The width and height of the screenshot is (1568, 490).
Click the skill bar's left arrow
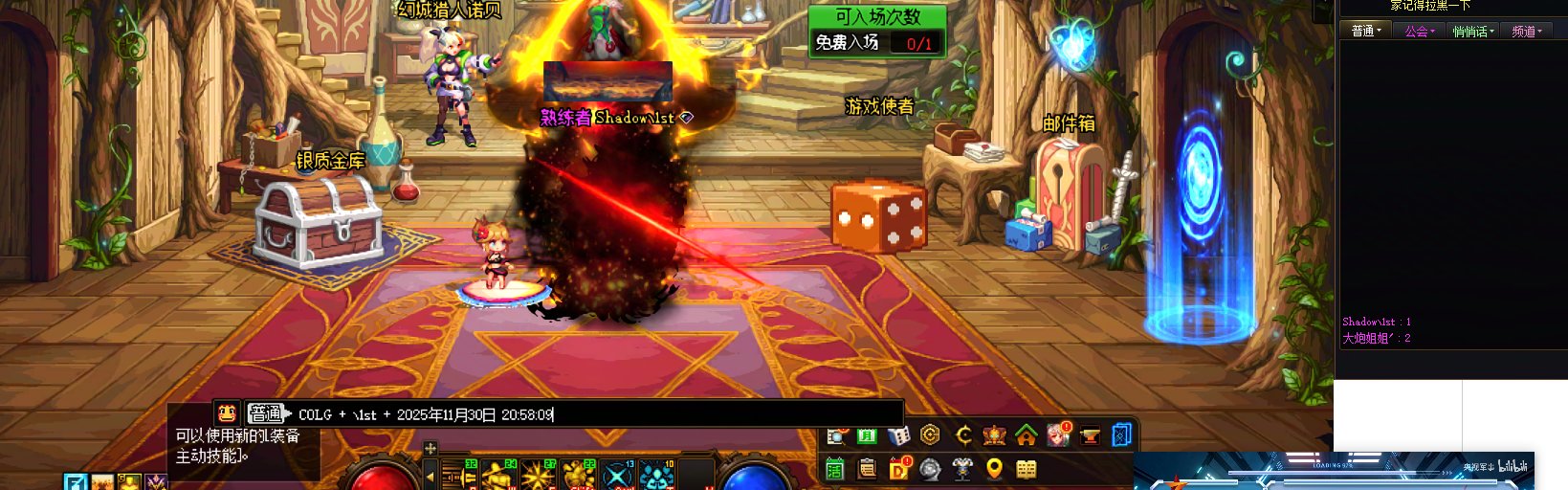[x=431, y=475]
